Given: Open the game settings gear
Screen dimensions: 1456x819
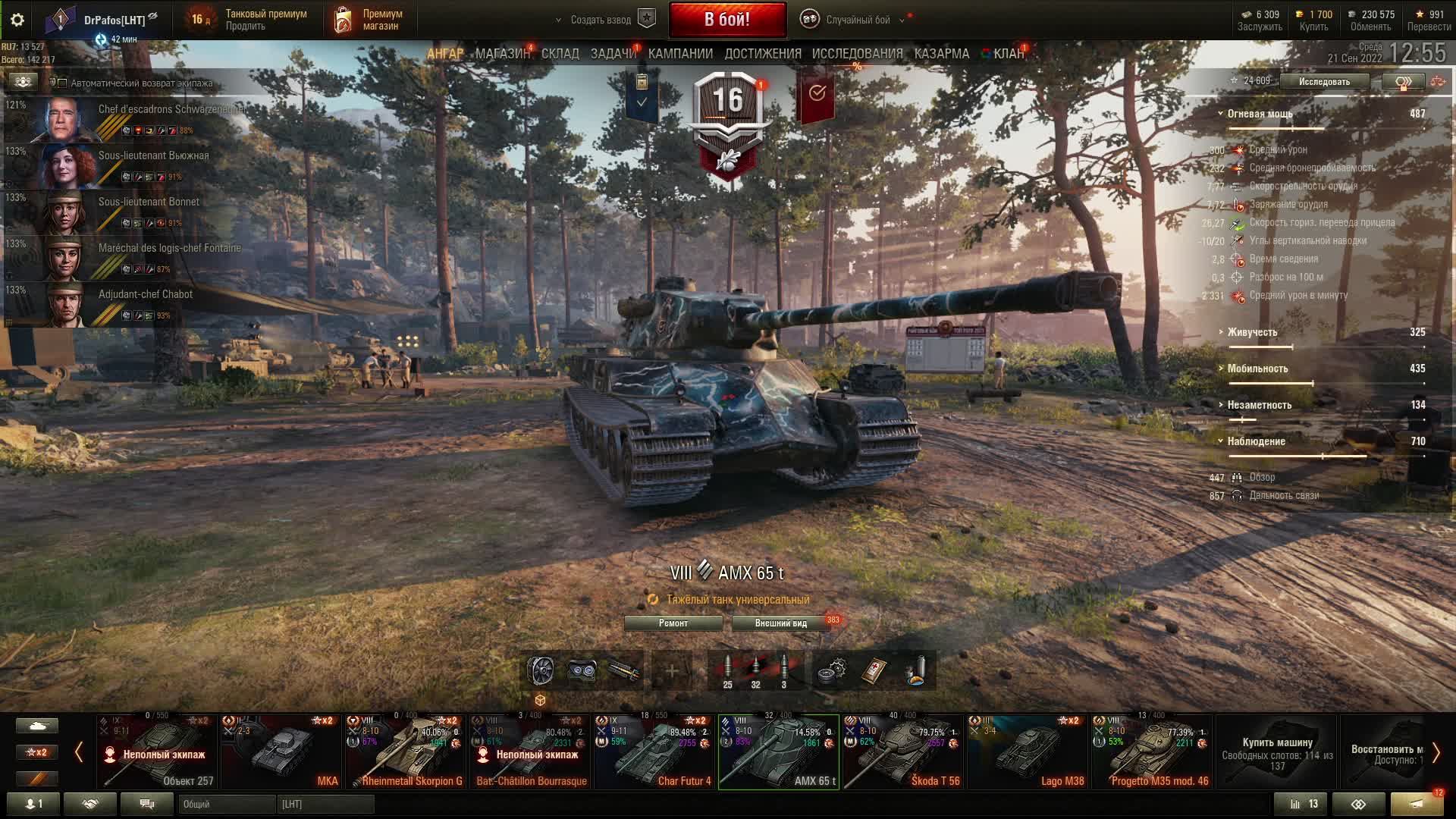Looking at the screenshot, I should tap(17, 20).
